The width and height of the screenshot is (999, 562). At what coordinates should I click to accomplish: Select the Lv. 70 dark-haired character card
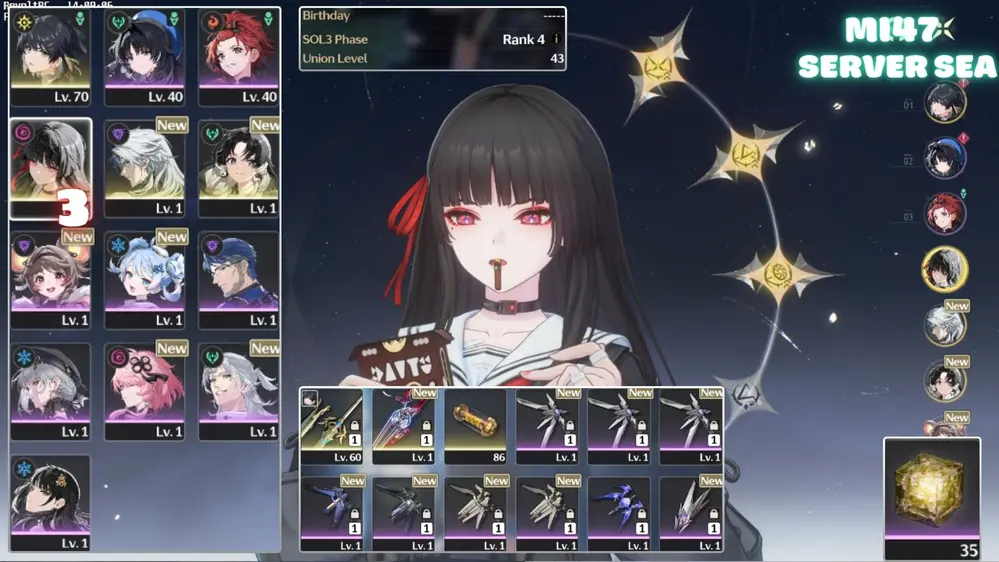(x=50, y=58)
